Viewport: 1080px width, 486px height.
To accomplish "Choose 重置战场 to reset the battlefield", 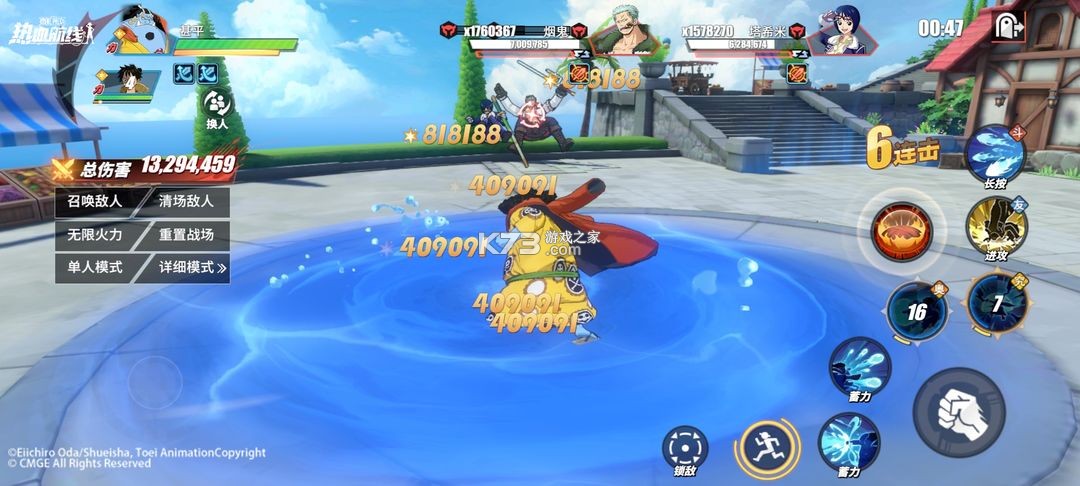I will coord(186,234).
